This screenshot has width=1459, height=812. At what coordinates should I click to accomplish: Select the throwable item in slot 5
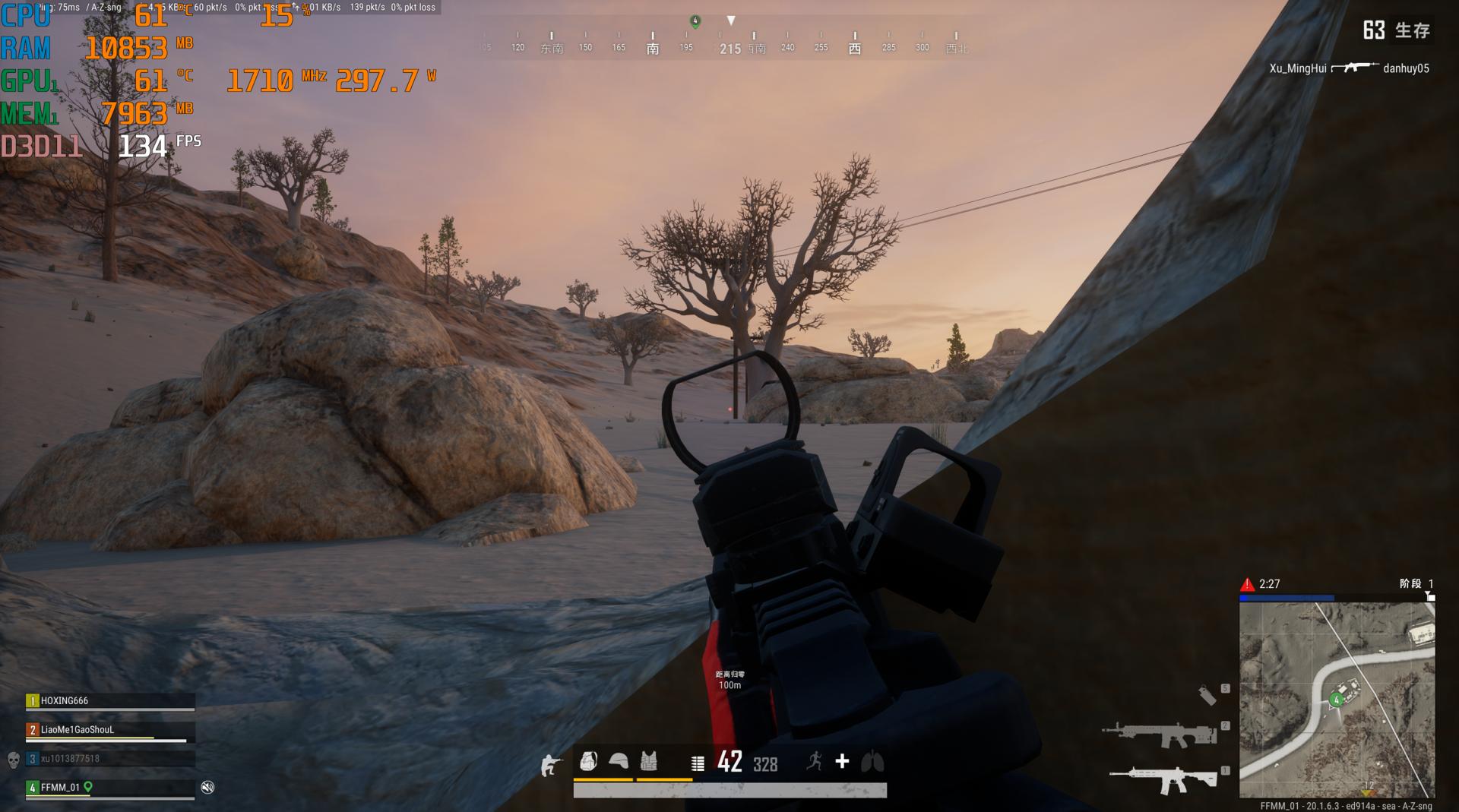coord(1207,694)
